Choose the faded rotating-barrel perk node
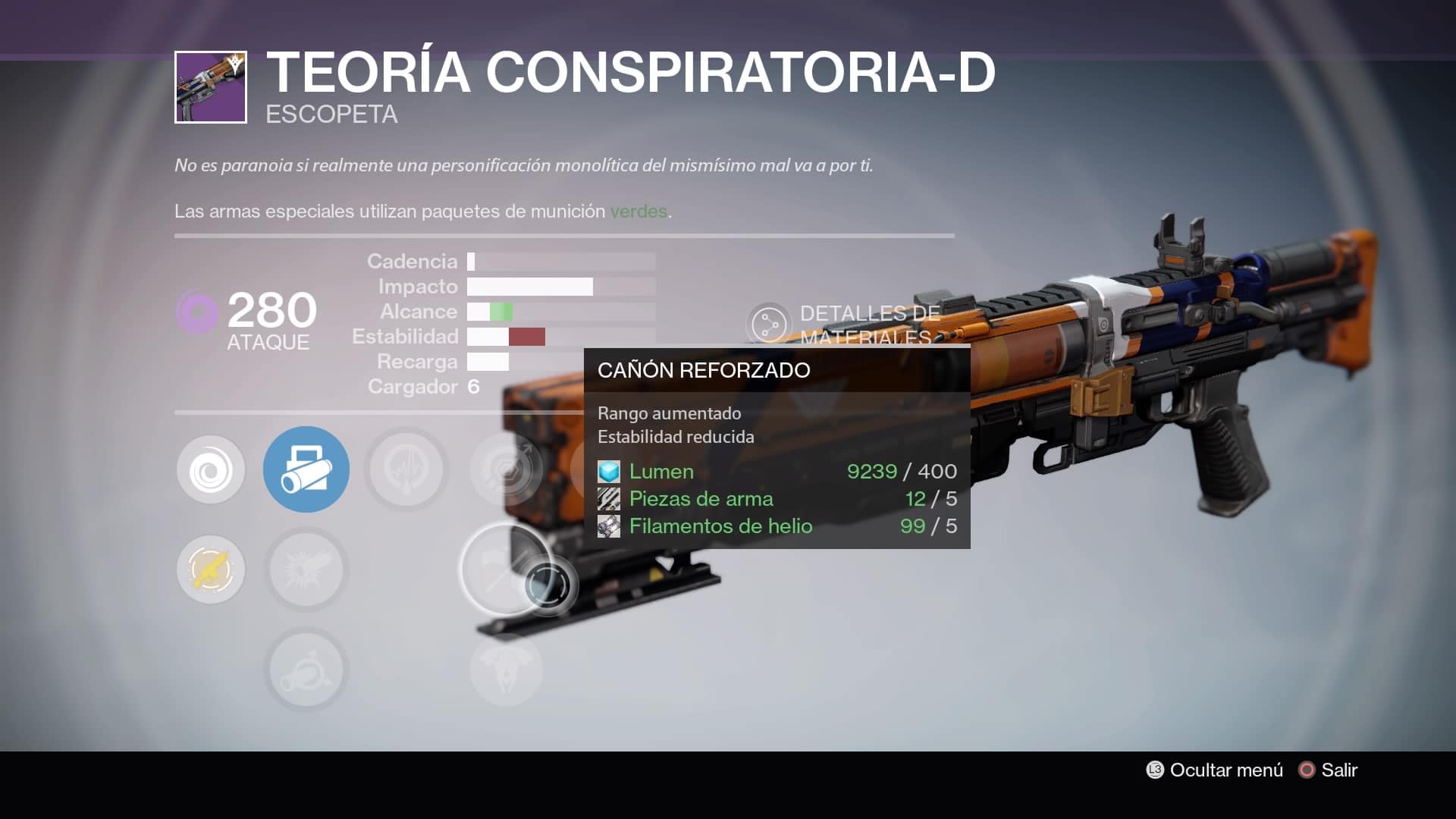1456x819 pixels. click(x=306, y=670)
